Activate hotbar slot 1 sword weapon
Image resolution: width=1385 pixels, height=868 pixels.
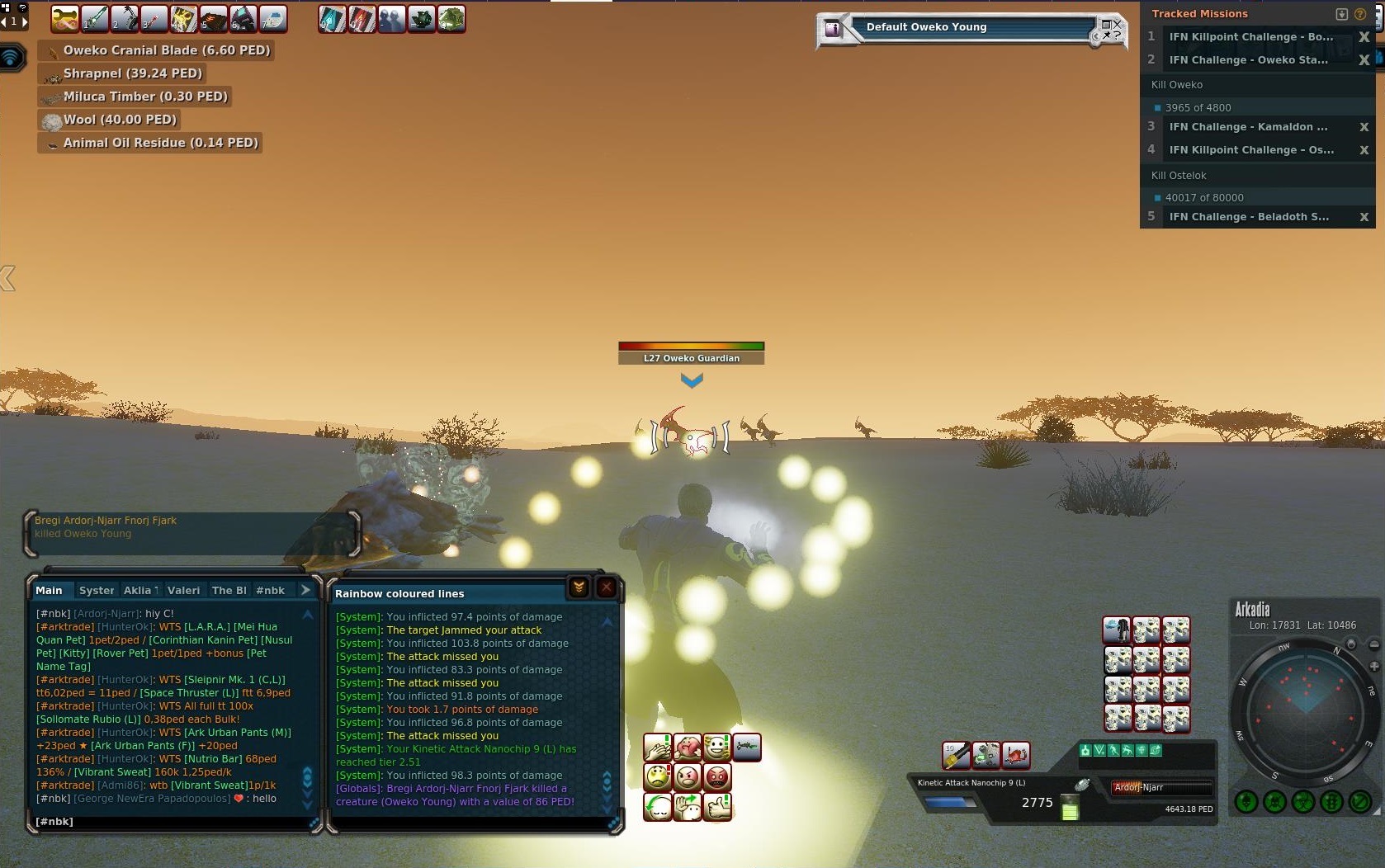[x=94, y=18]
